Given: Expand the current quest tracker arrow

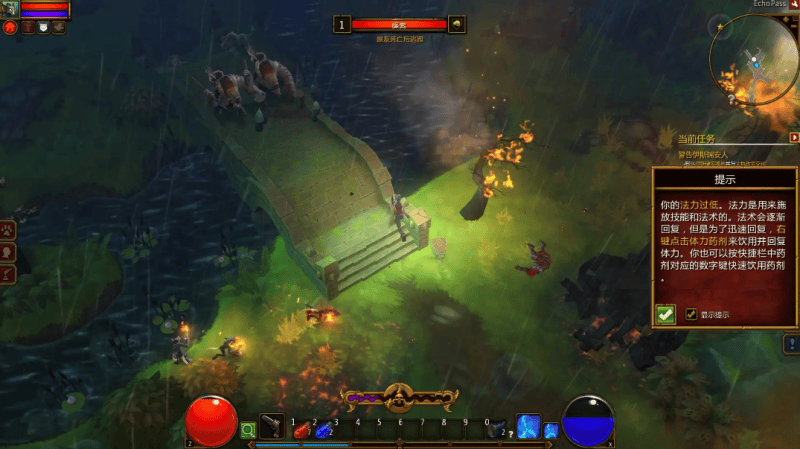Looking at the screenshot, I should tap(793, 137).
